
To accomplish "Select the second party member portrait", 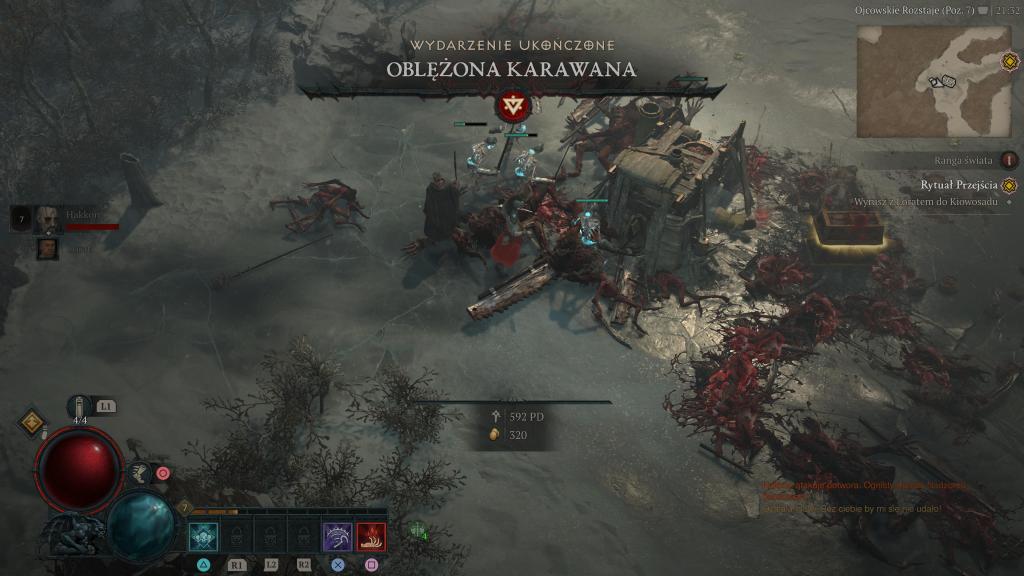I will [x=47, y=248].
